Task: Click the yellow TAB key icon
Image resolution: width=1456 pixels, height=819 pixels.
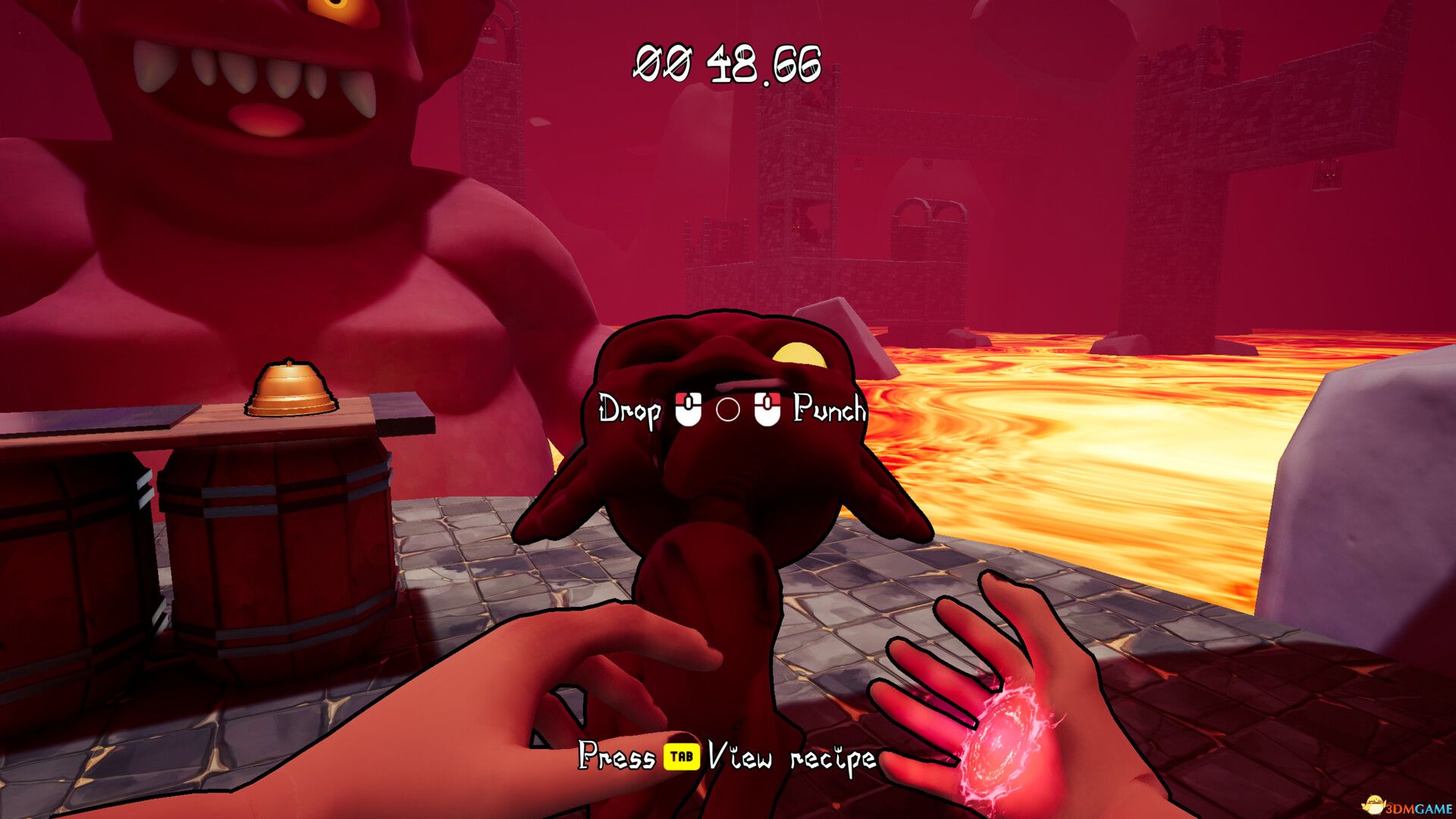Action: (x=681, y=756)
